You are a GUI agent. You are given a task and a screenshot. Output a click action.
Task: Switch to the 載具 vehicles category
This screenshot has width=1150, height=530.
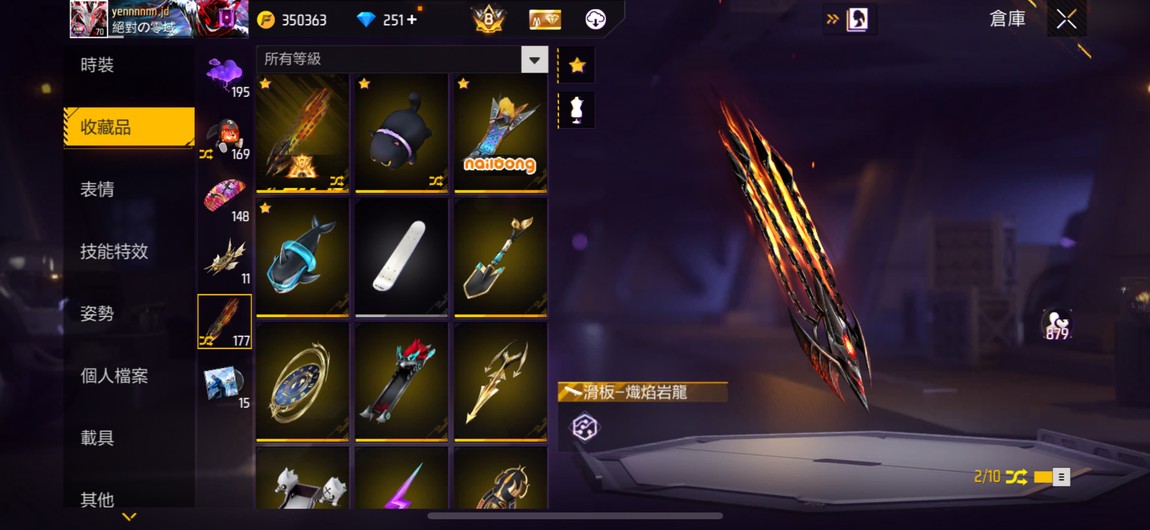click(98, 438)
